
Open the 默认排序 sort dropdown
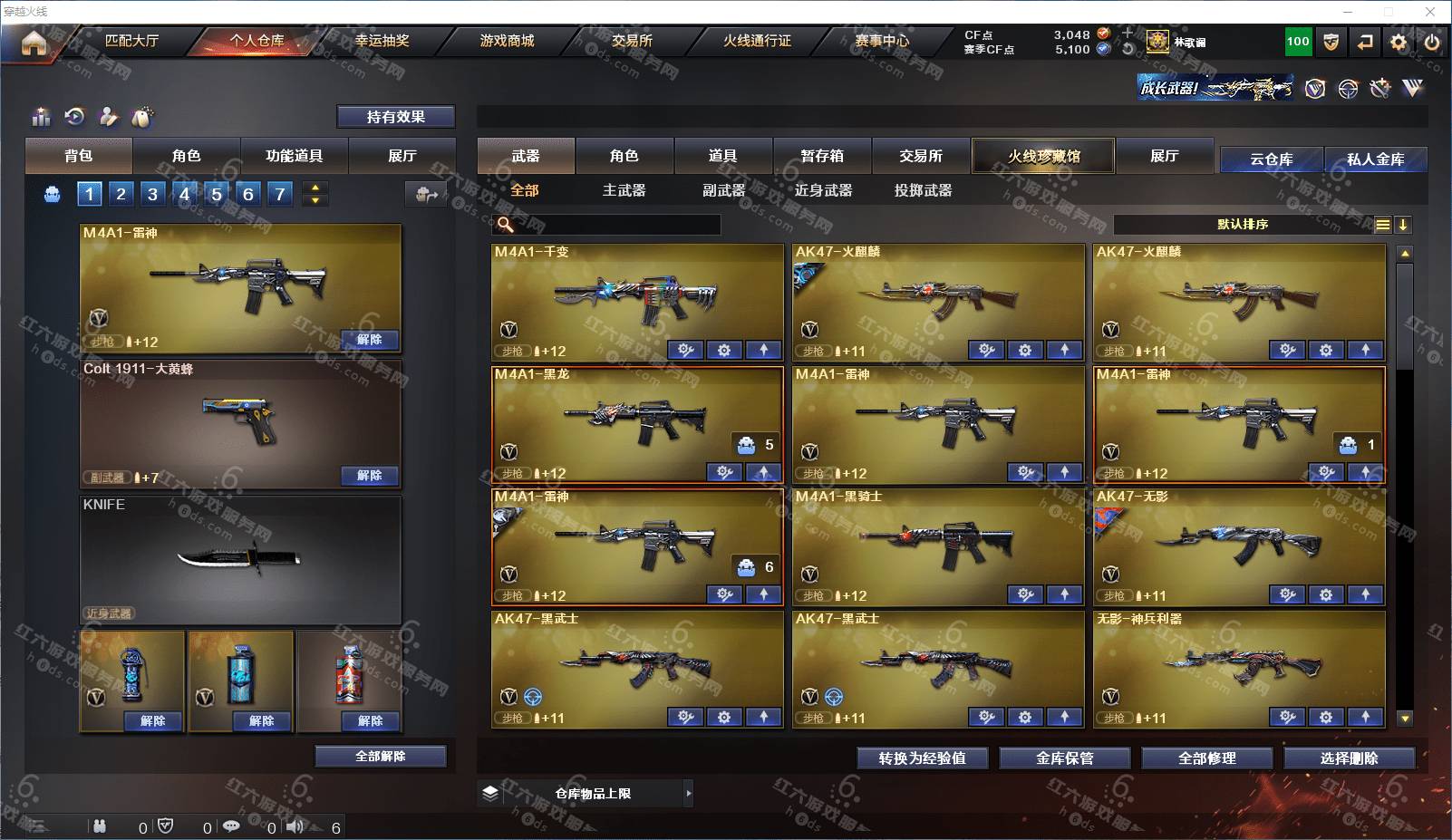pos(1244,225)
